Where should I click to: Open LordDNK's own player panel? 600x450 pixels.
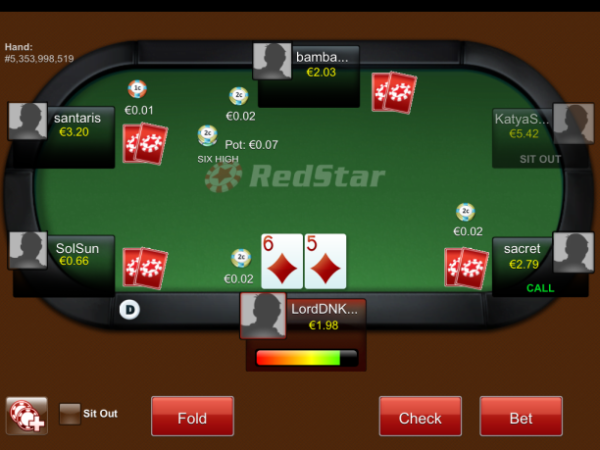(x=302, y=317)
